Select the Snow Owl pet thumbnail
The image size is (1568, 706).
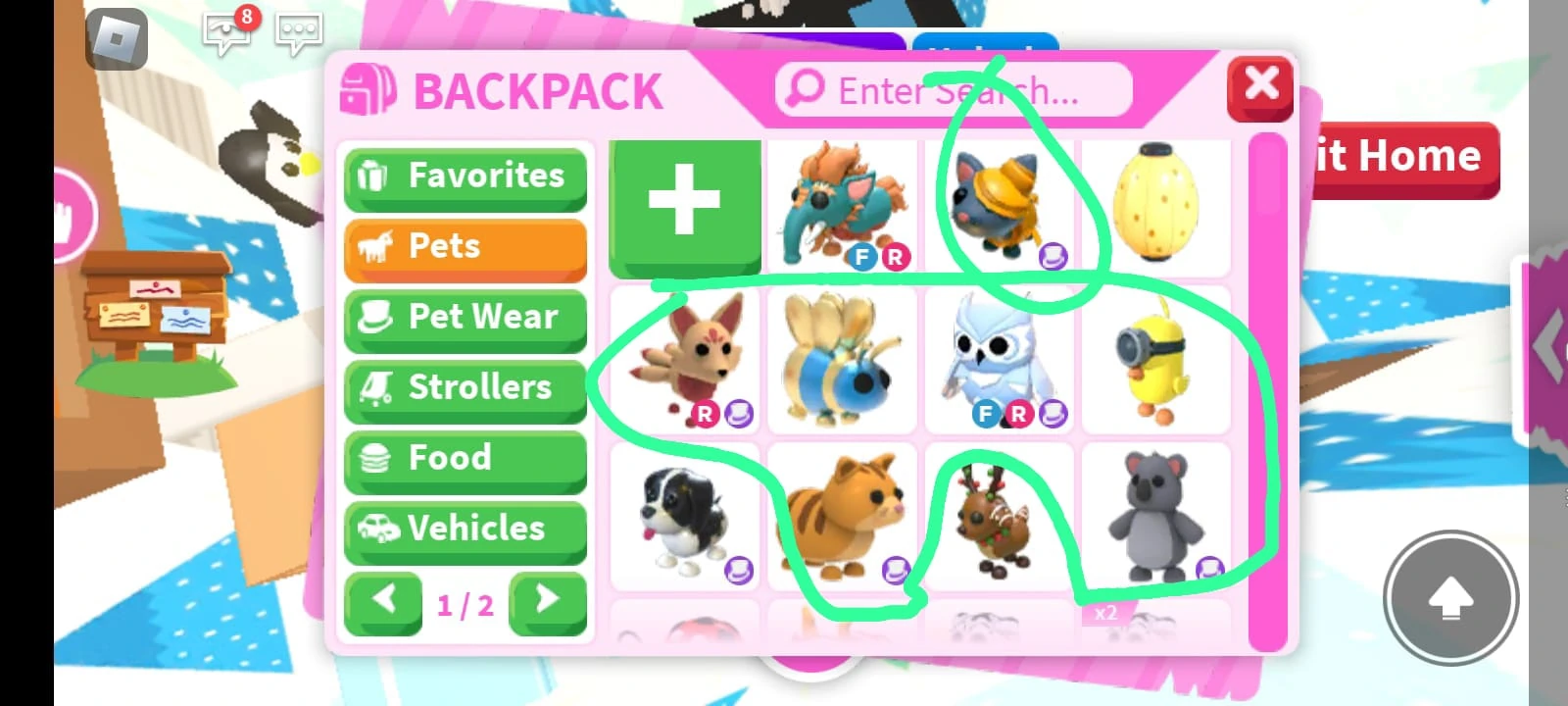[x=1000, y=360]
